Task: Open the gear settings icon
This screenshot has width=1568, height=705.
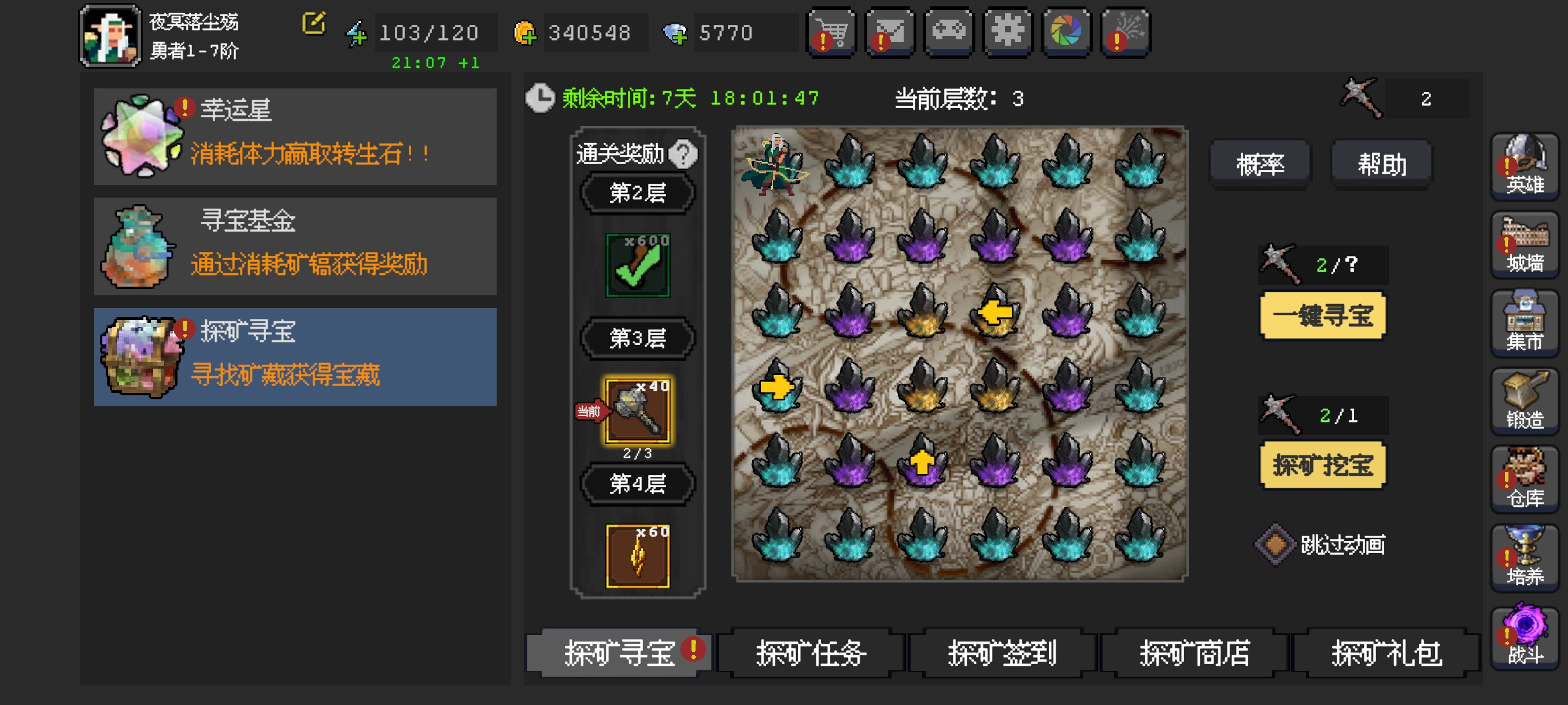Action: (x=1007, y=32)
